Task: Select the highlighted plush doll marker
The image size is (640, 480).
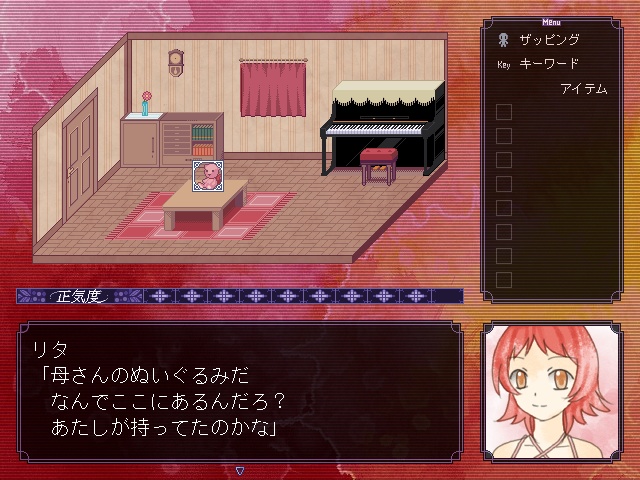Action: pyautogui.click(x=207, y=176)
